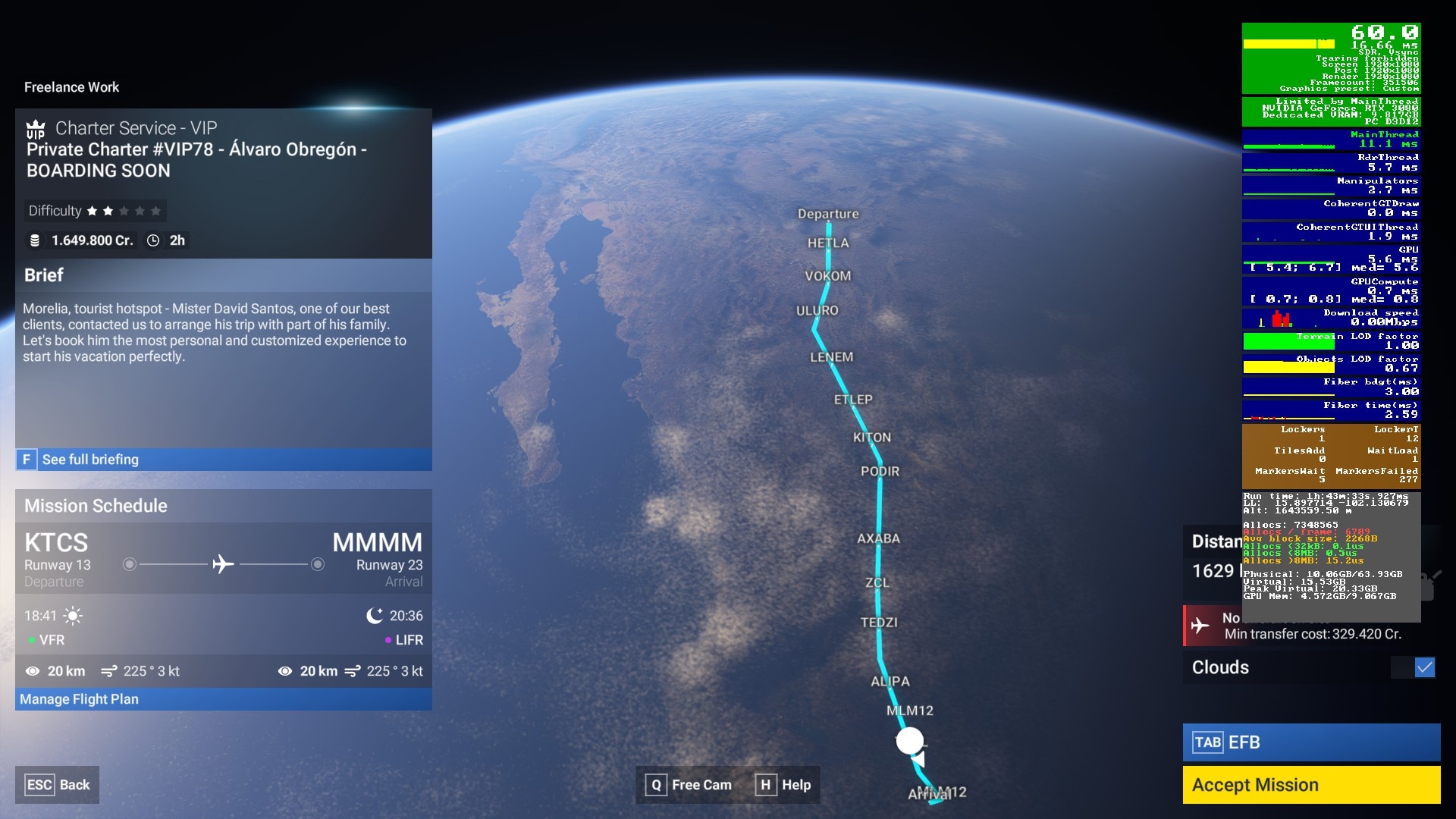The height and width of the screenshot is (819, 1456).
Task: Switch to Free Cam view
Action: click(x=689, y=785)
